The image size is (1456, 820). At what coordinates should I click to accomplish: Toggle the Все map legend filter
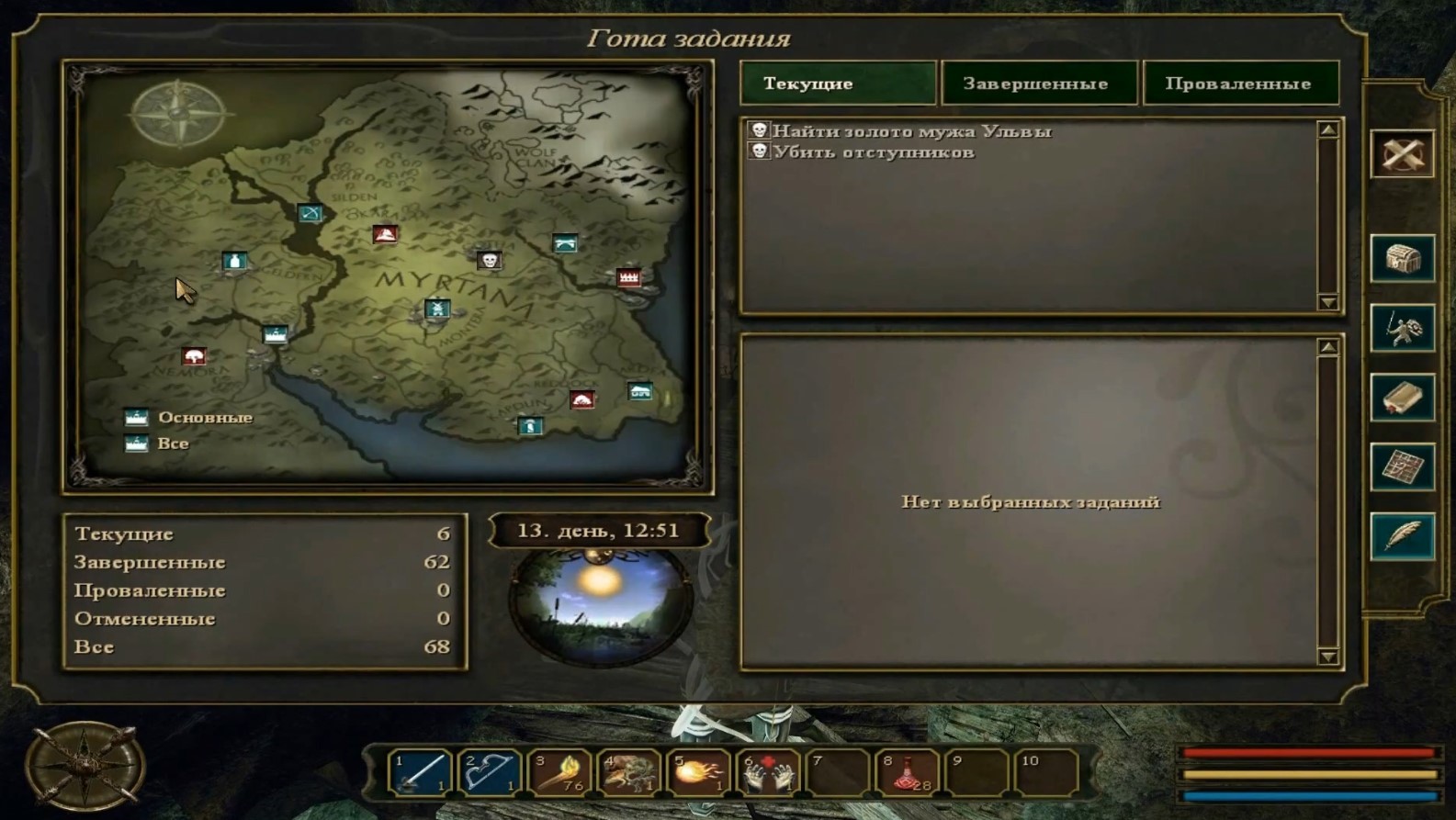click(x=137, y=444)
